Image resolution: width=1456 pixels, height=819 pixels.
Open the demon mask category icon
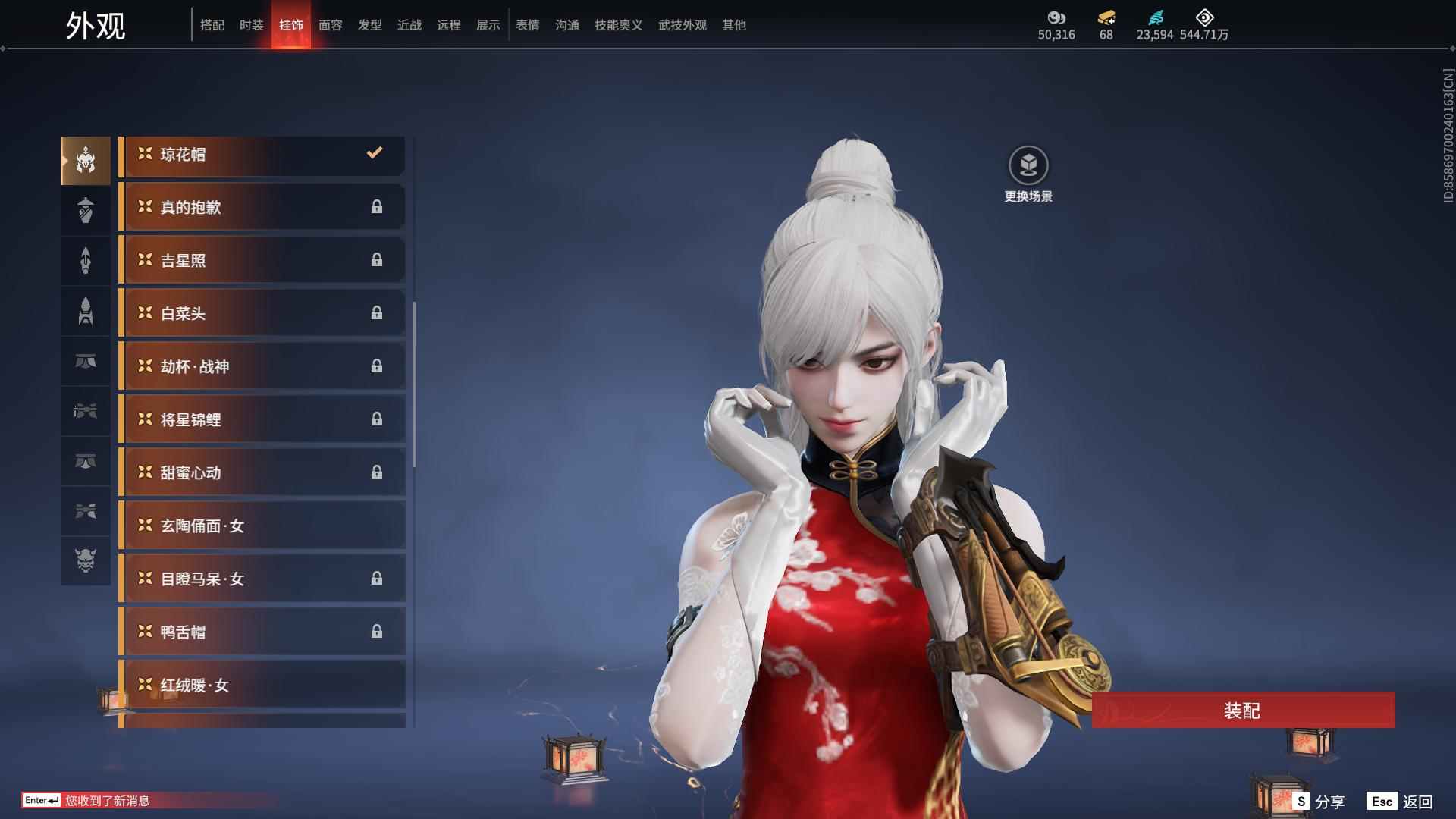coord(86,562)
